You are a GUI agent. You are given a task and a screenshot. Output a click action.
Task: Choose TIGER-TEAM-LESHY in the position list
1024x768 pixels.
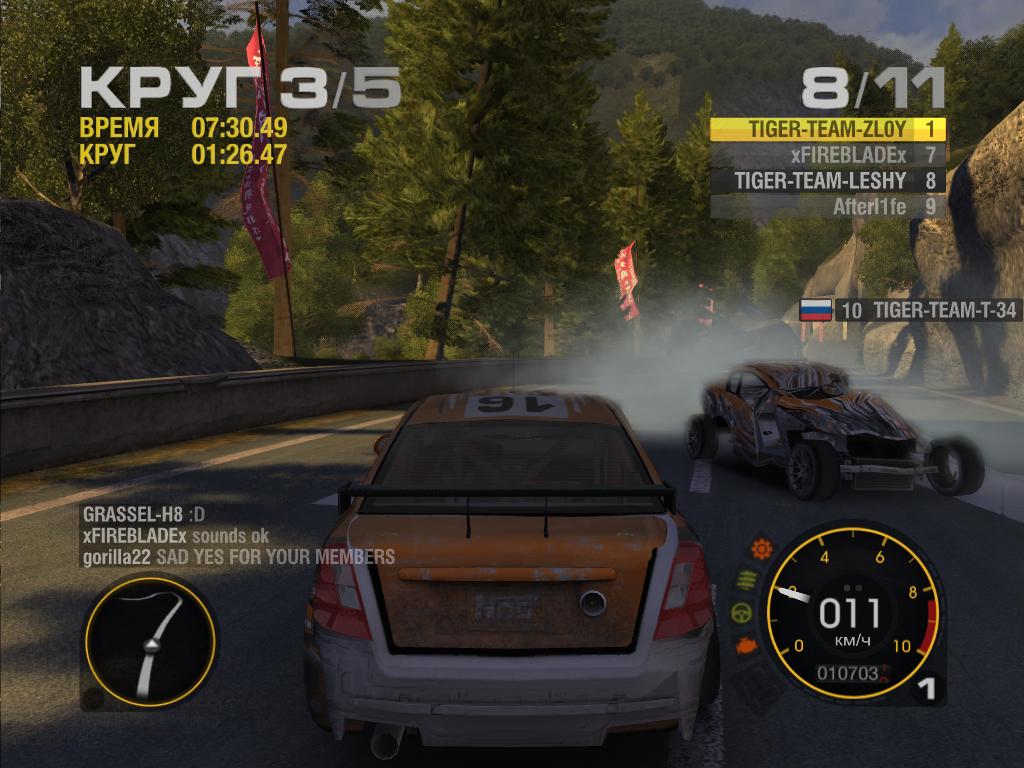click(827, 181)
